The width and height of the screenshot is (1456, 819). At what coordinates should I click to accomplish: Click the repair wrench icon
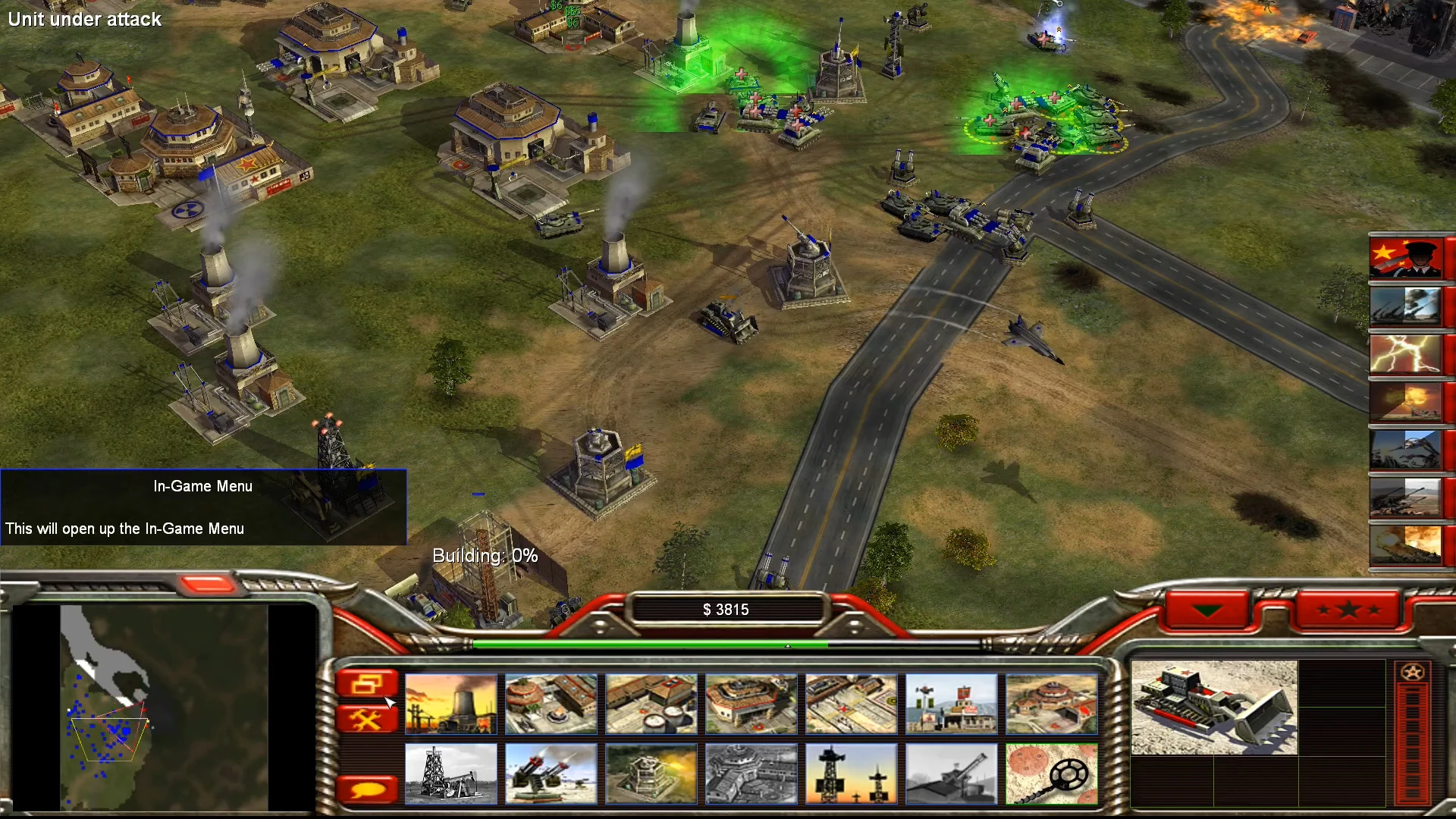[368, 719]
